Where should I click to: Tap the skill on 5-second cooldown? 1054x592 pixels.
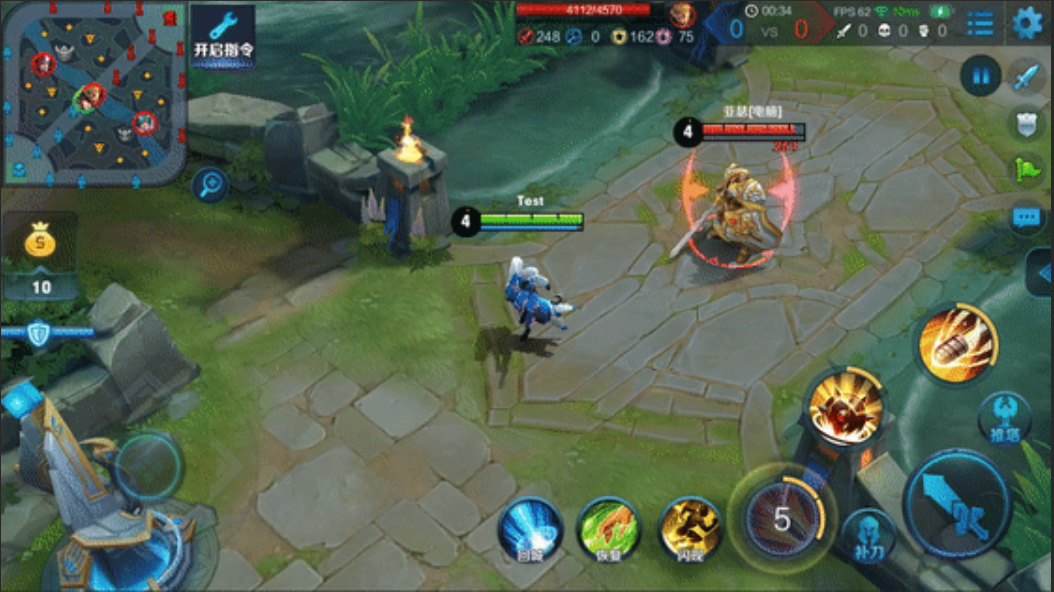point(782,518)
